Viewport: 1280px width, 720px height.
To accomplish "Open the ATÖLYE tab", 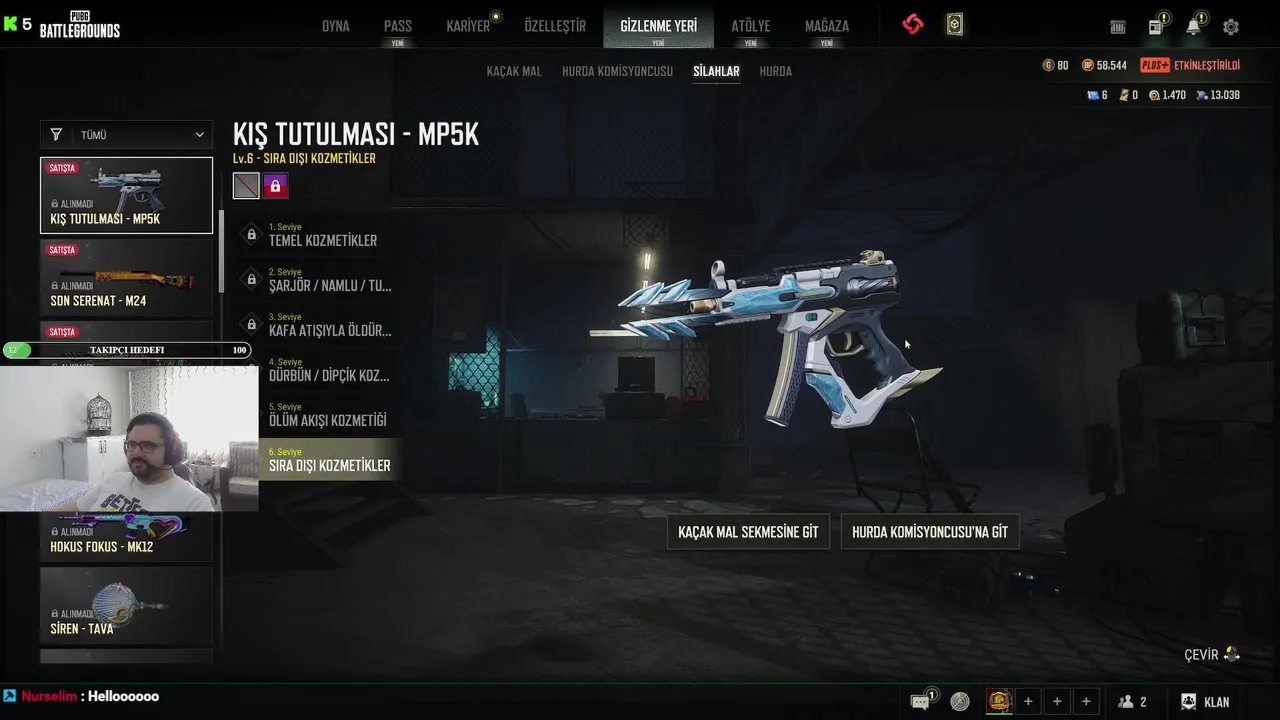I will coord(751,26).
